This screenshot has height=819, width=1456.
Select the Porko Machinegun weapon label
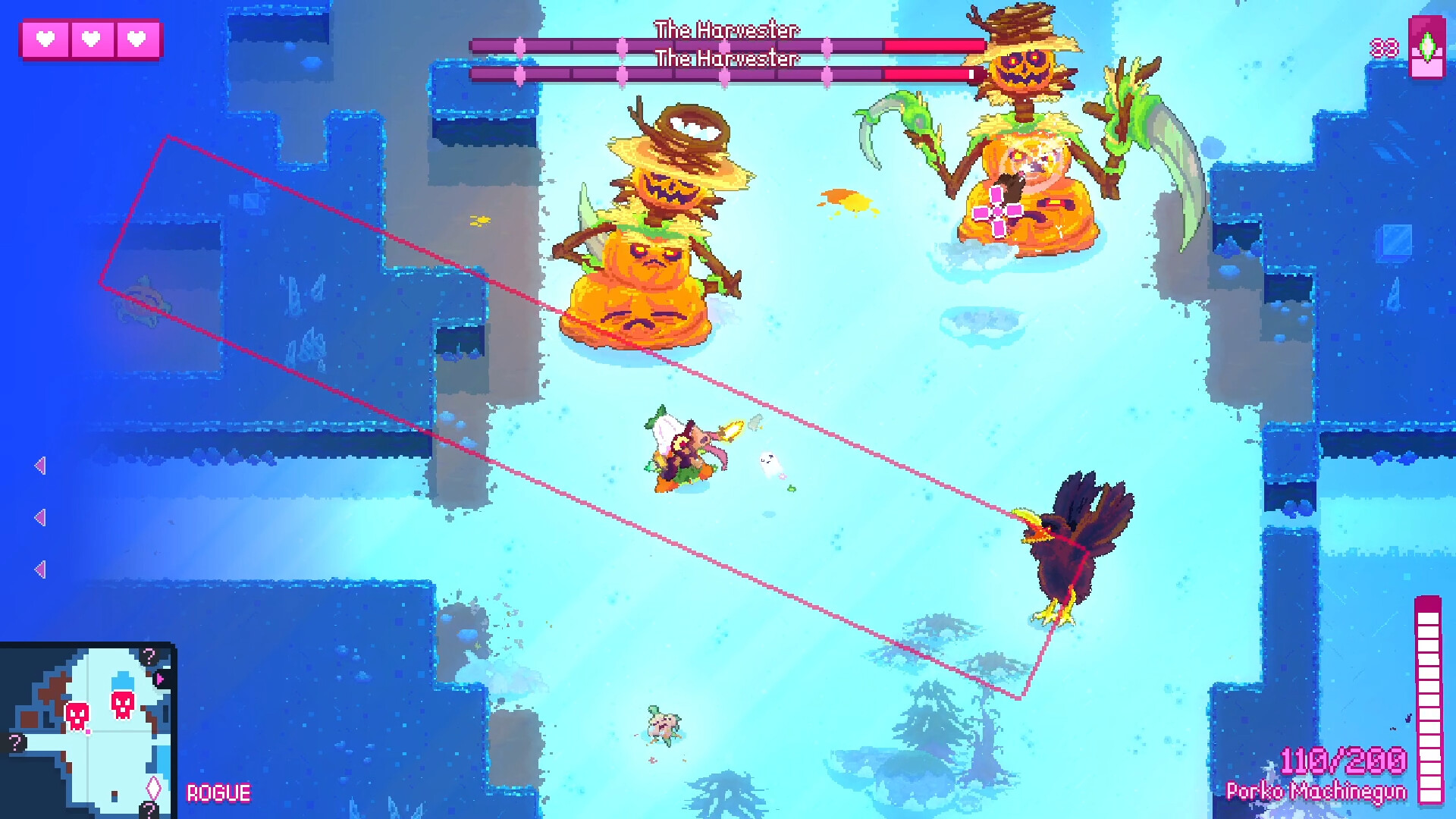[x=1316, y=791]
